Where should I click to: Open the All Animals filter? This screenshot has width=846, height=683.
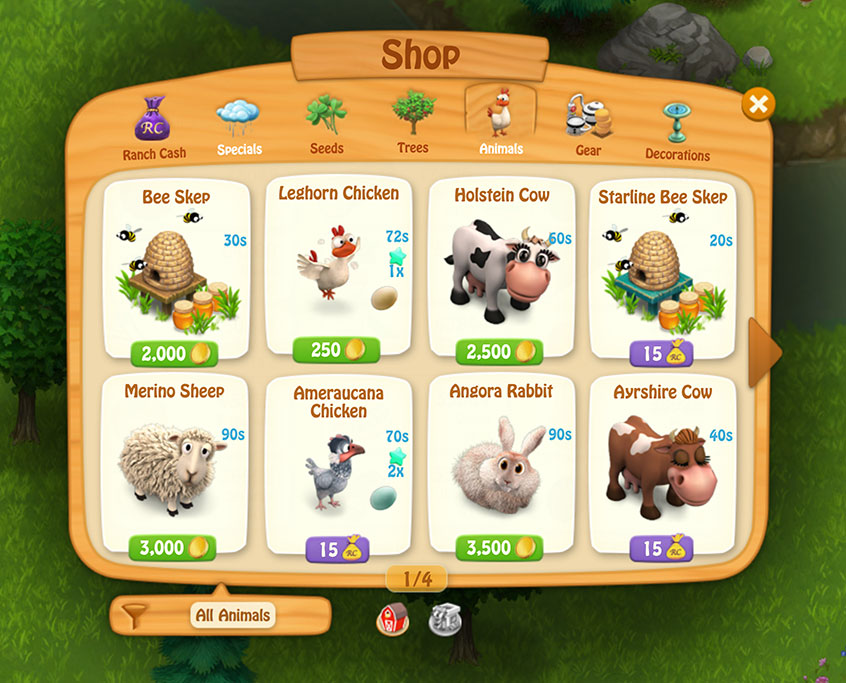click(x=220, y=616)
